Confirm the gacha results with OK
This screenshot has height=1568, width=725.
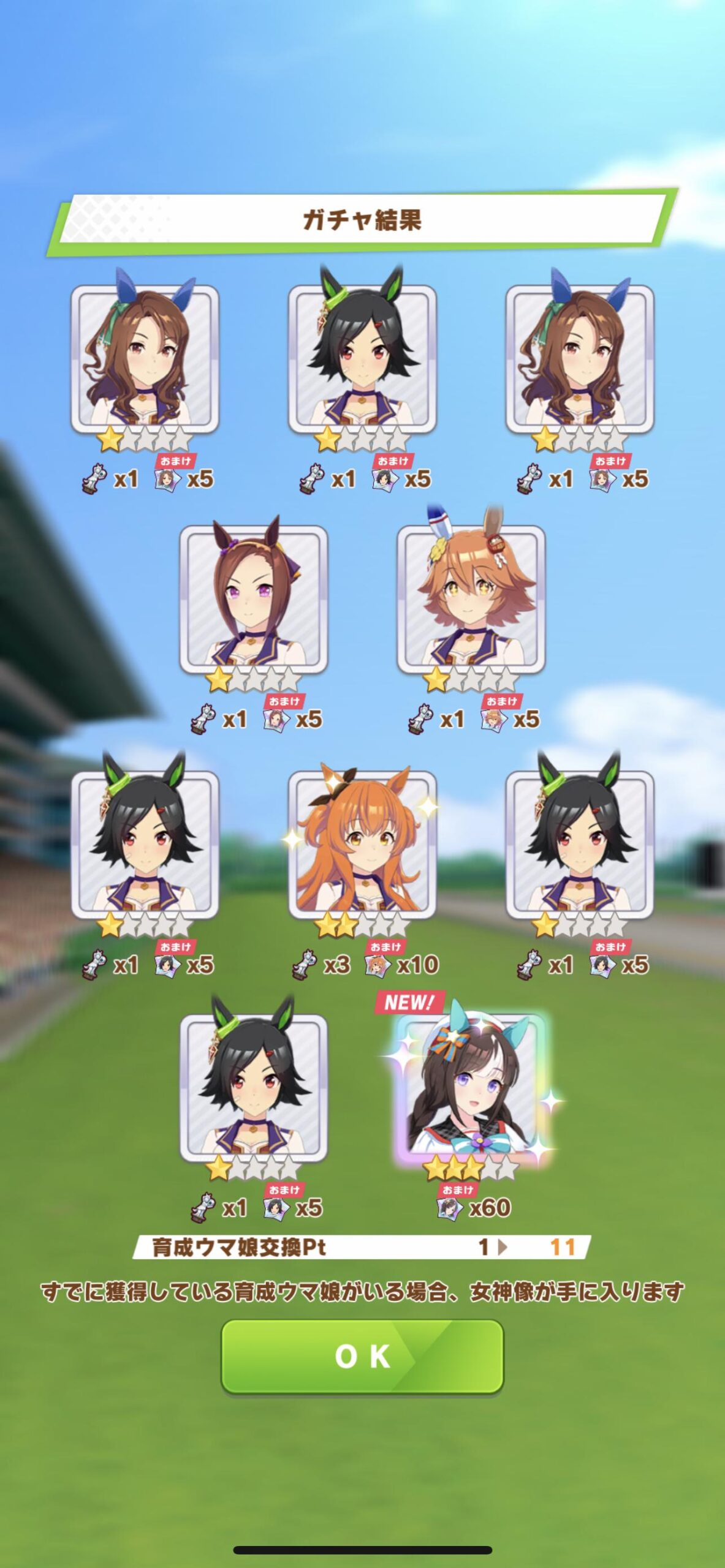(x=362, y=1356)
